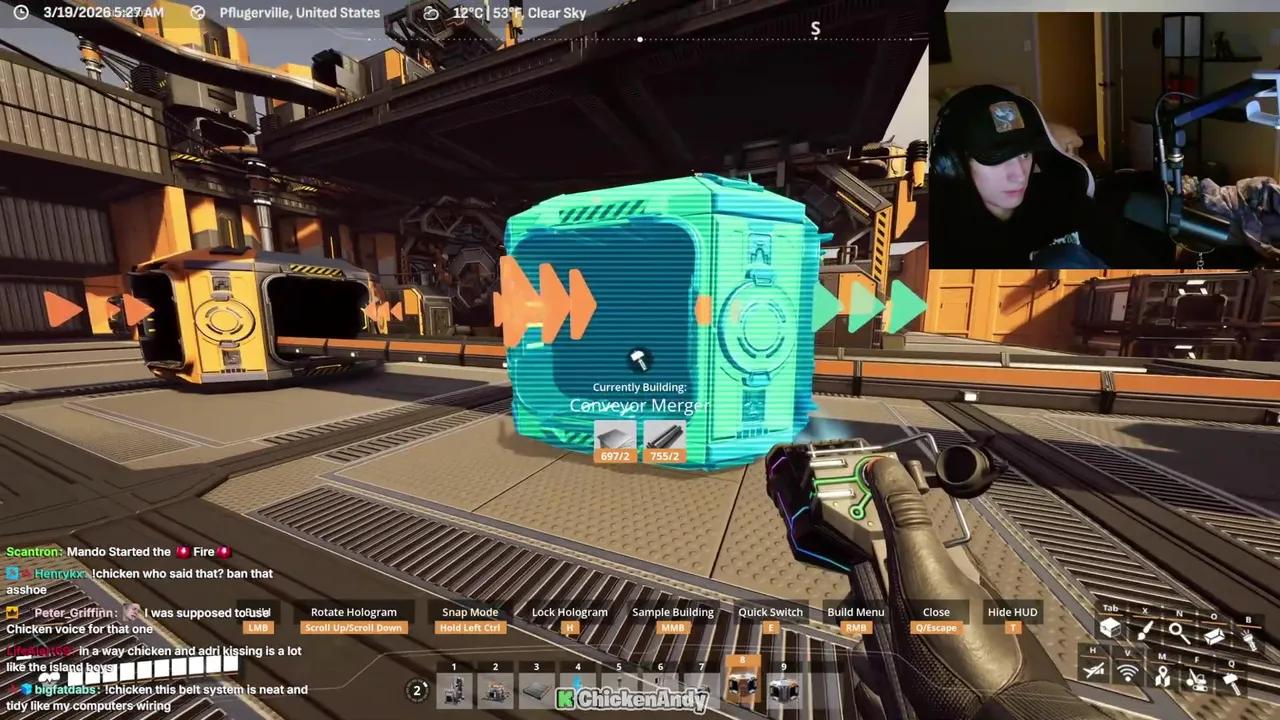
Task: Open the map icon
Action: pyautogui.click(x=1163, y=676)
